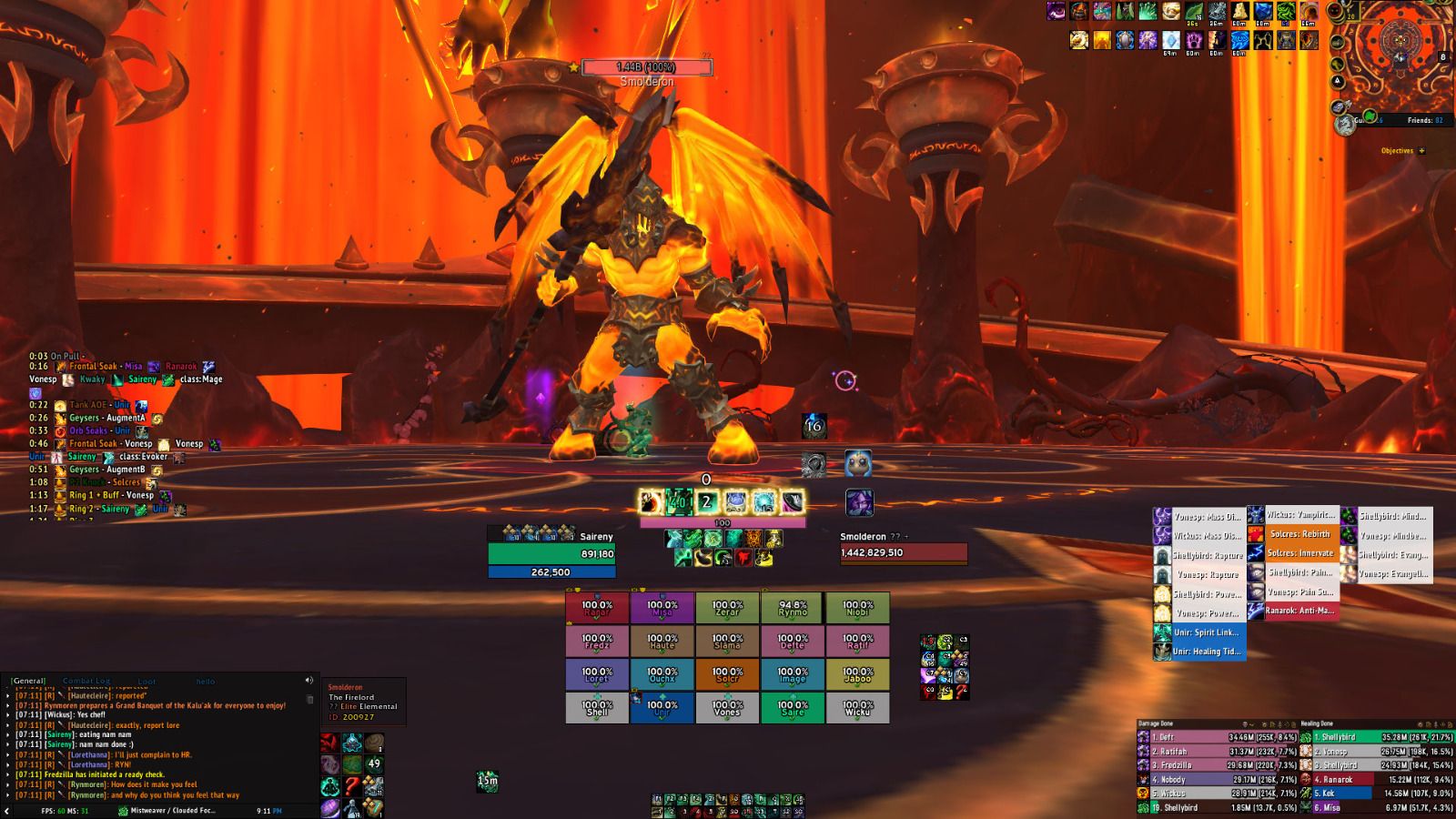
Task: Select Jaboo's yellow raid frame
Action: click(x=857, y=674)
